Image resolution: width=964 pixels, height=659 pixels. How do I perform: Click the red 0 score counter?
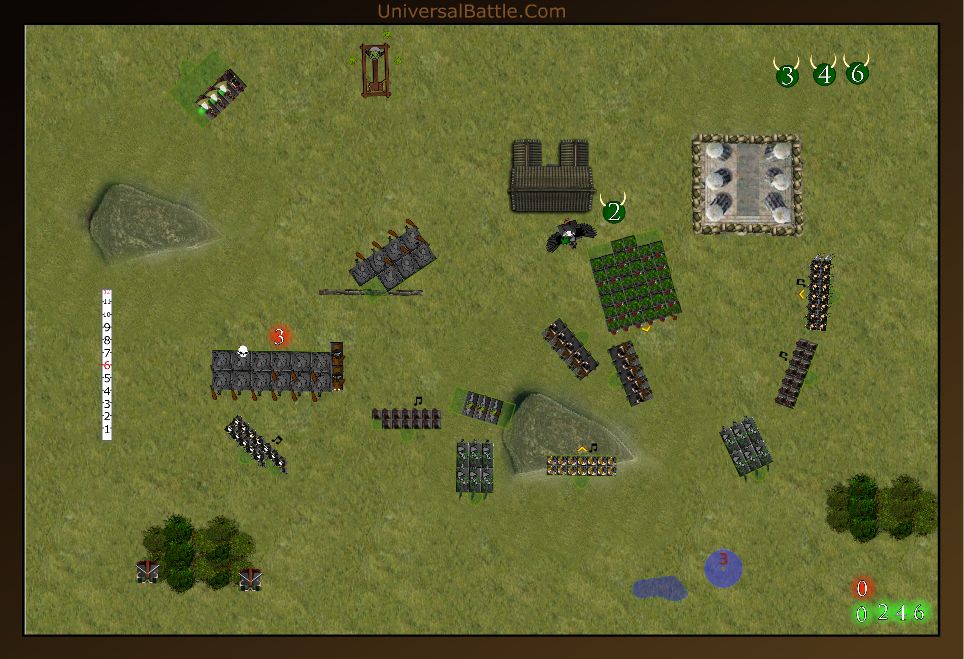(x=862, y=588)
